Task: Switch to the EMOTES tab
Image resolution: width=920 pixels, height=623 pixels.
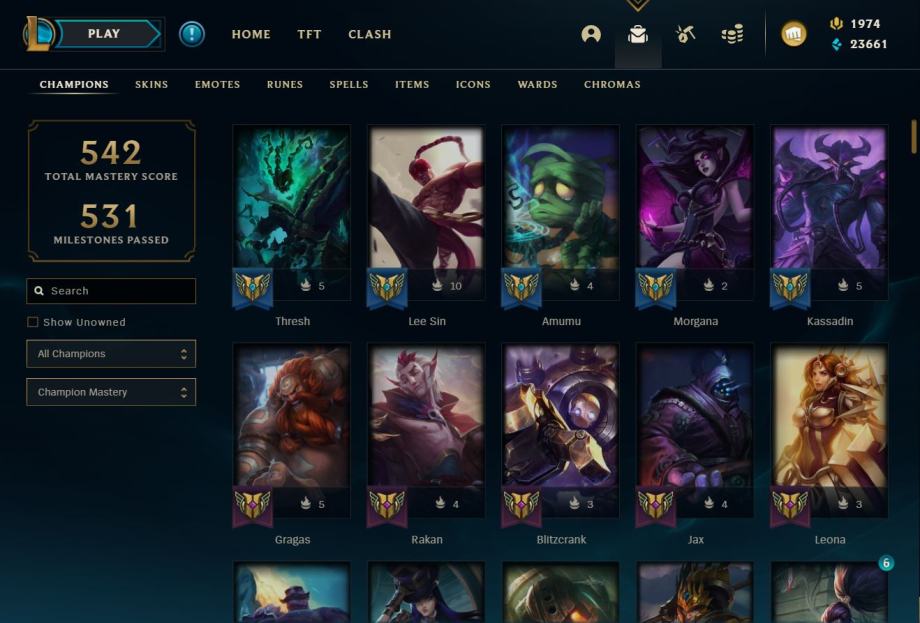Action: [x=217, y=84]
